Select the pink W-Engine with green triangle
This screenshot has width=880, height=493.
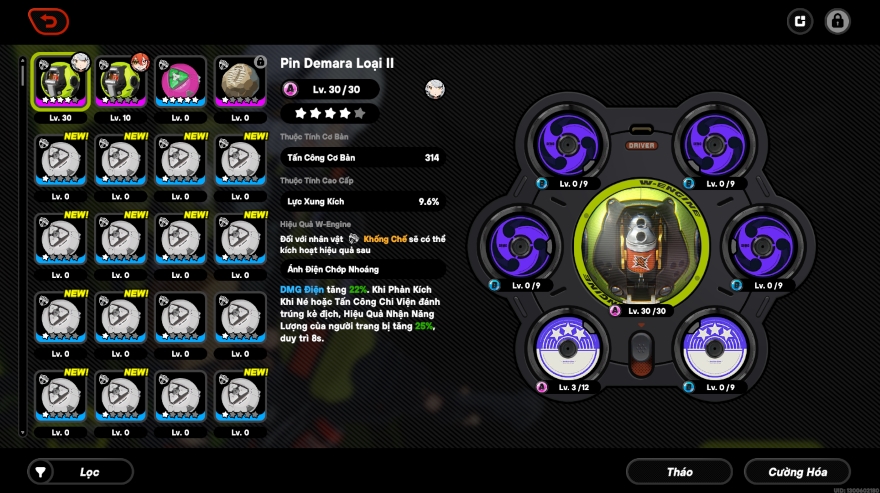[x=181, y=82]
